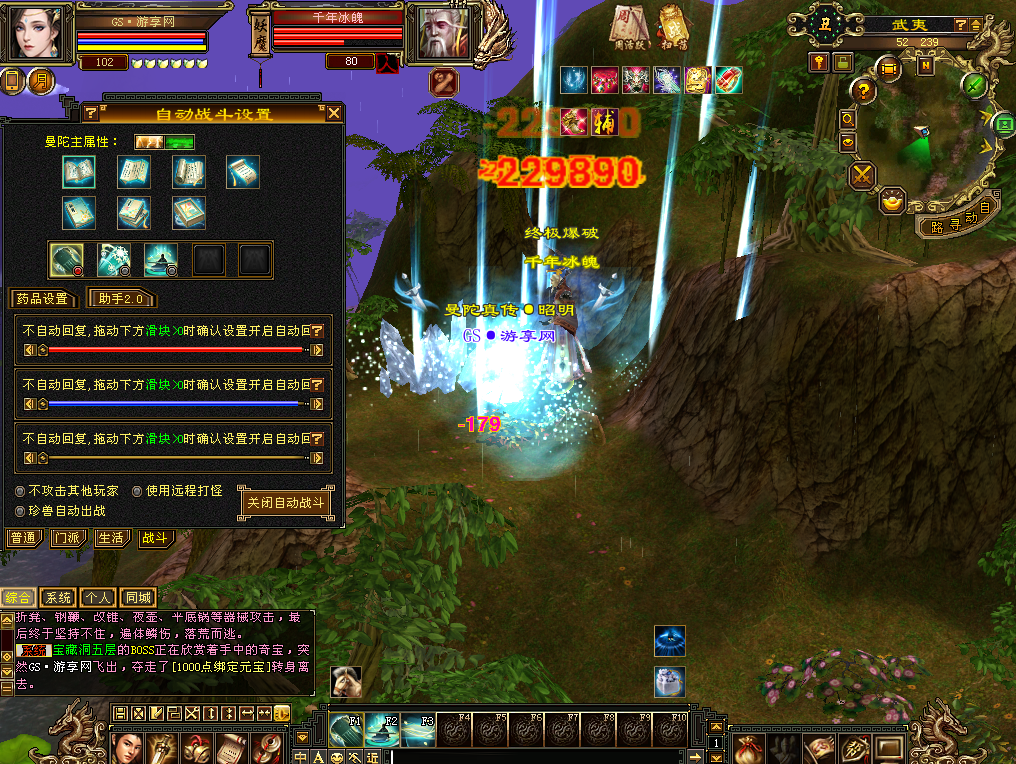Click the blue mana auto-recovery slider
The image size is (1016, 764).
coord(176,404)
